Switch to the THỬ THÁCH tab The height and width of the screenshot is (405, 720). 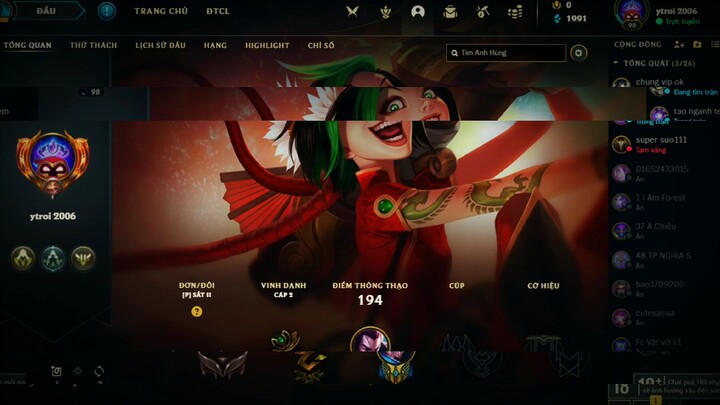coord(93,46)
